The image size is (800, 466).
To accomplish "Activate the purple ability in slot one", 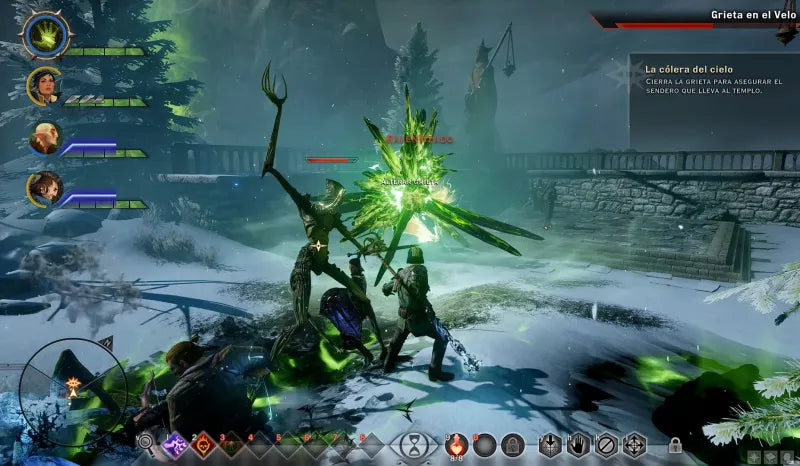I will click(177, 443).
